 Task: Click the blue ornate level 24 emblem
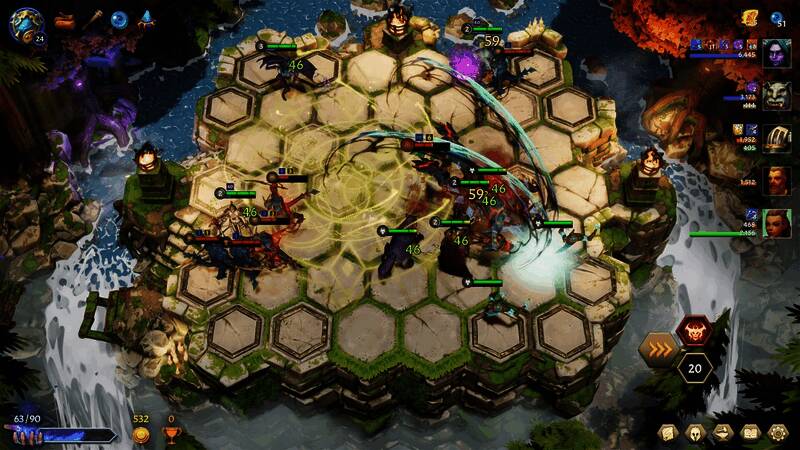pos(26,22)
